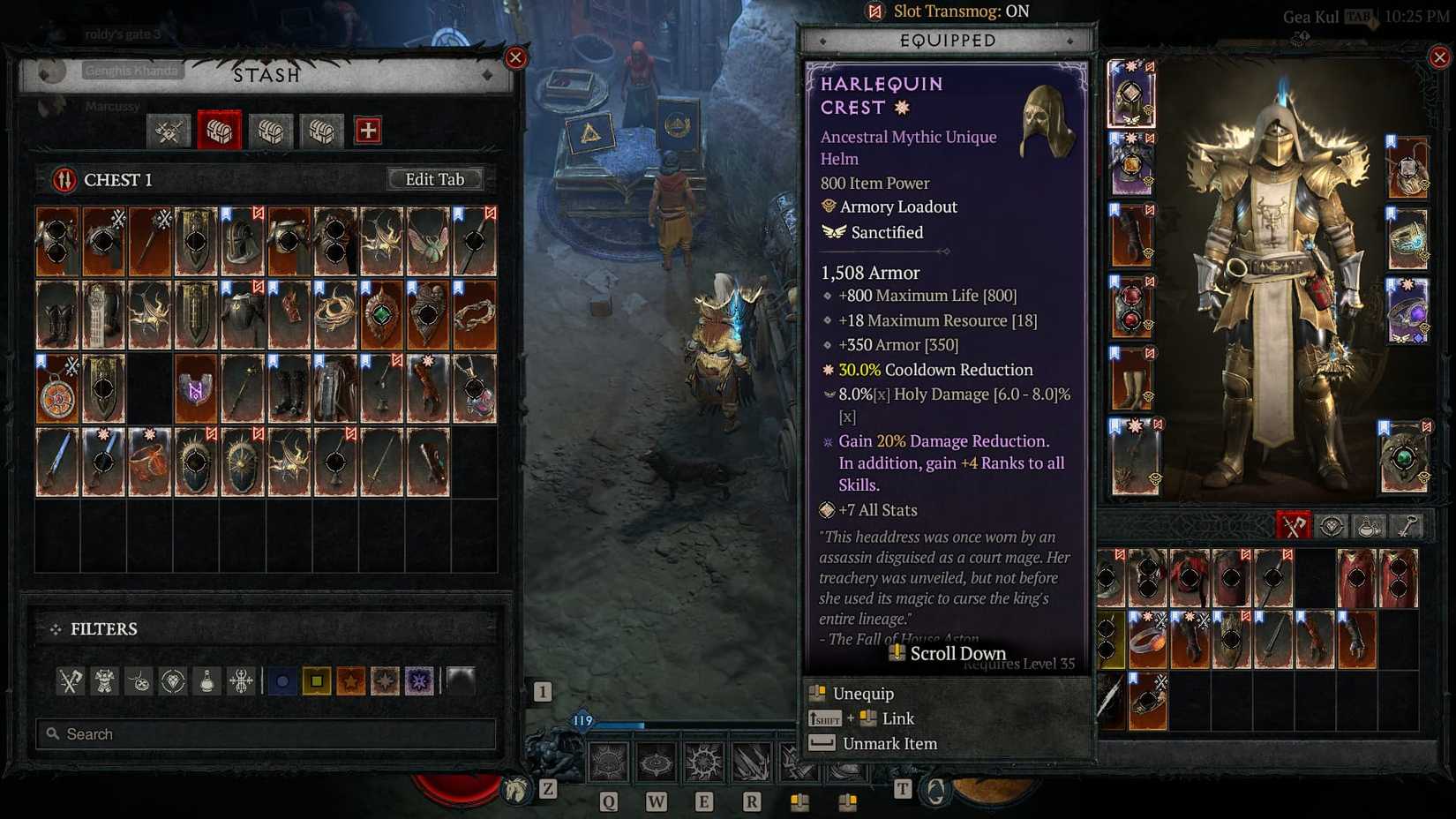Filter stash by gems icon

pos(173,680)
